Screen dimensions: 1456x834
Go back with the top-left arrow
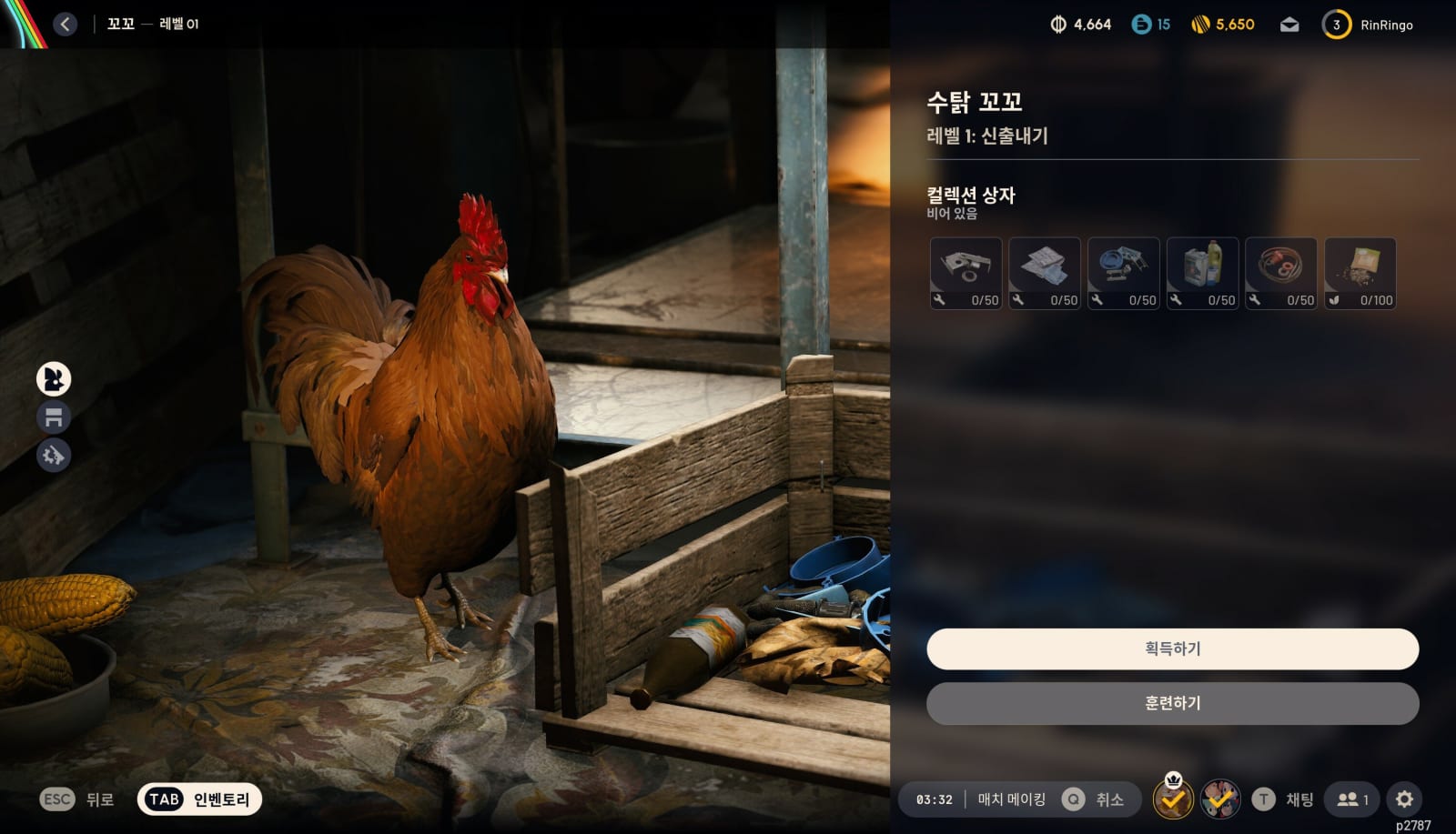point(65,25)
